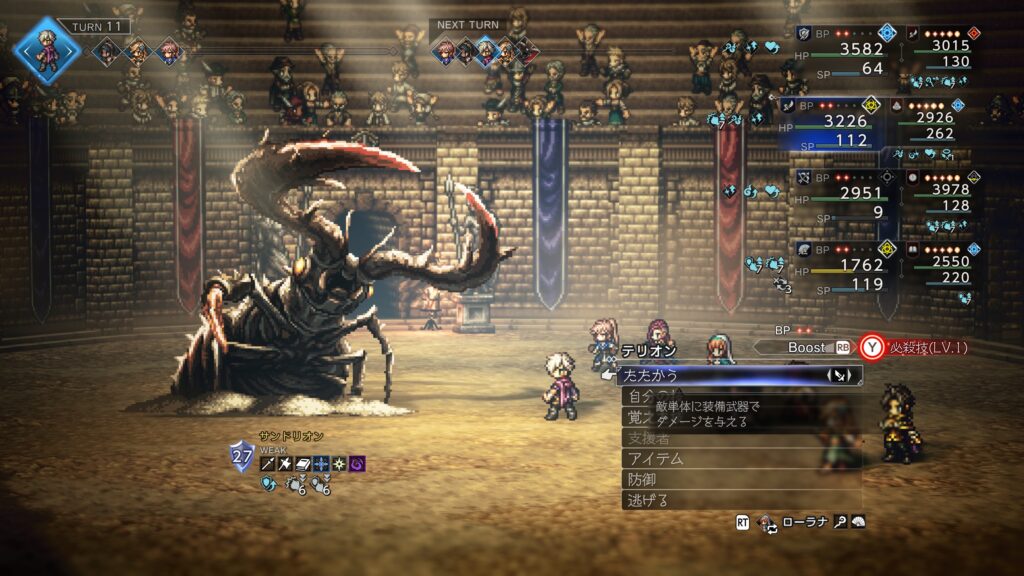Click the axe weakness icon
Image resolution: width=1024 pixels, height=576 pixels.
[x=285, y=464]
